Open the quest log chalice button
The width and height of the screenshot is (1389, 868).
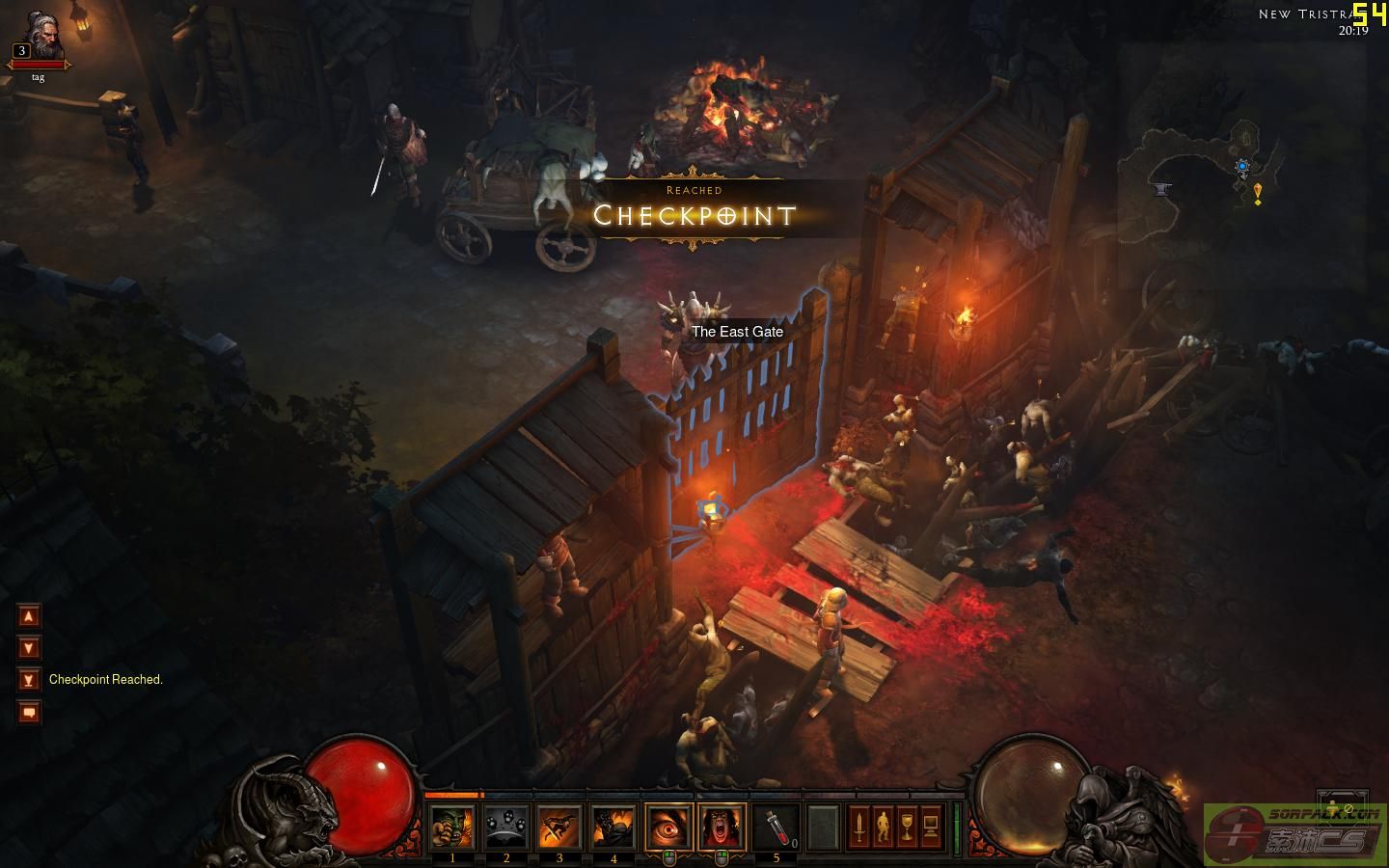907,827
